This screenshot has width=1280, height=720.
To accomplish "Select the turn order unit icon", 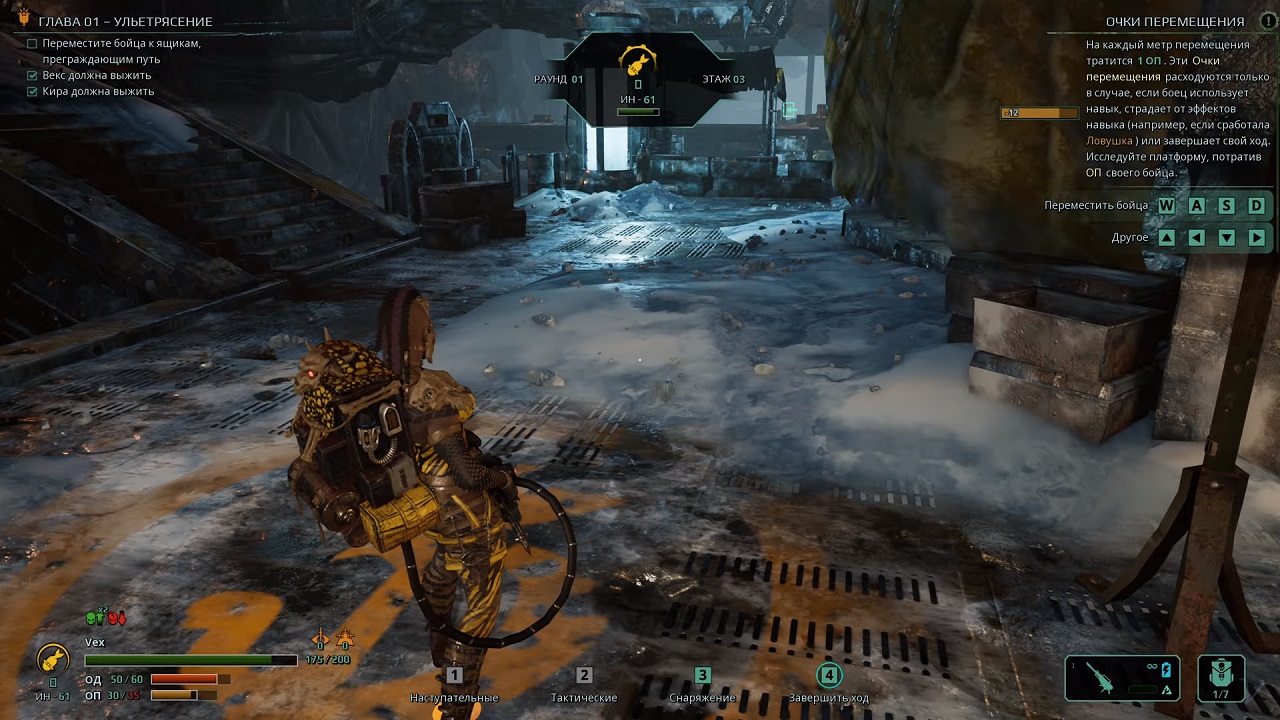I will coord(638,60).
